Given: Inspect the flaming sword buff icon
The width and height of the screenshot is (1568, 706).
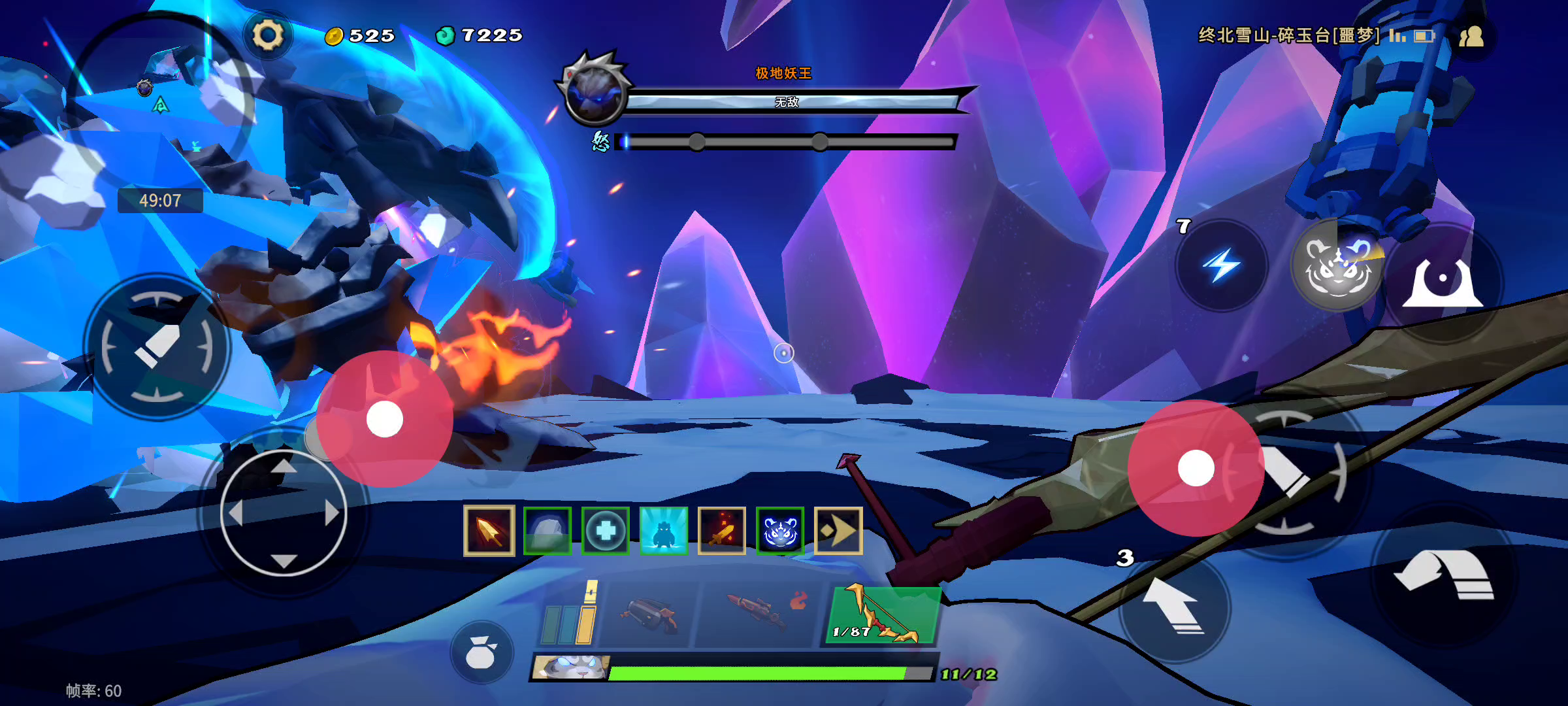Looking at the screenshot, I should click(x=721, y=531).
